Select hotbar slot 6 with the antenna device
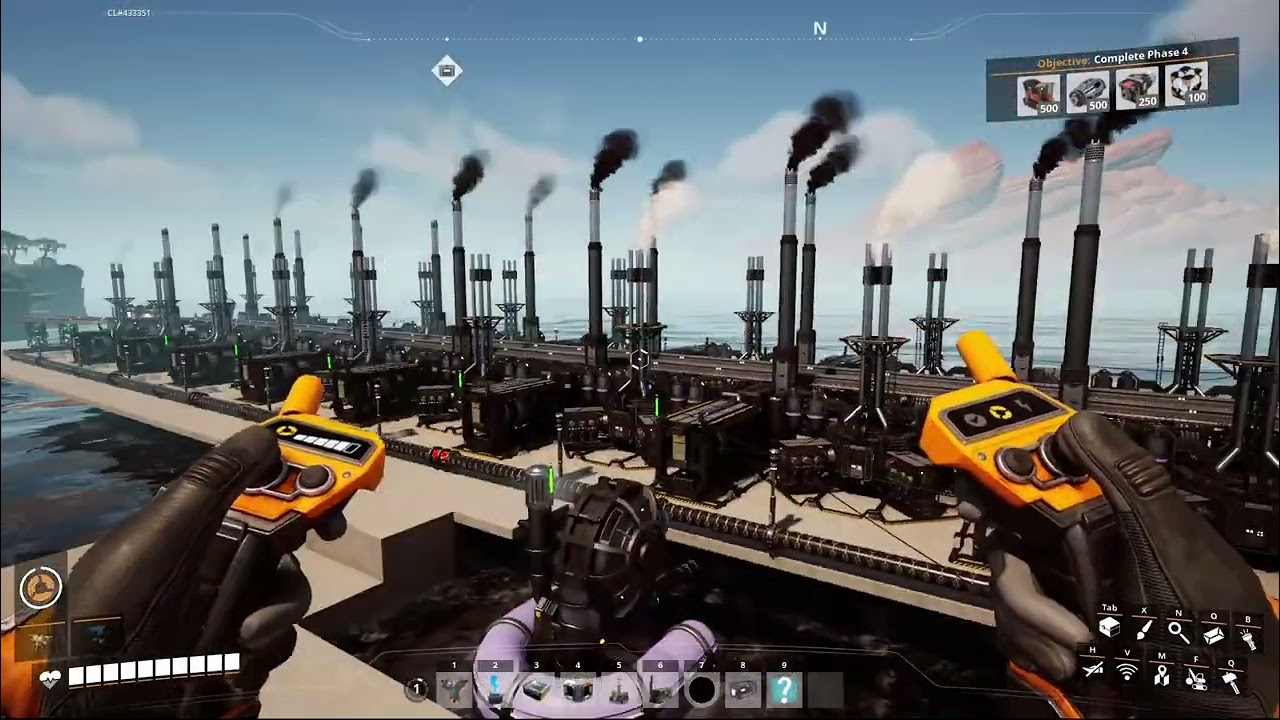This screenshot has width=1280, height=720. click(x=660, y=688)
